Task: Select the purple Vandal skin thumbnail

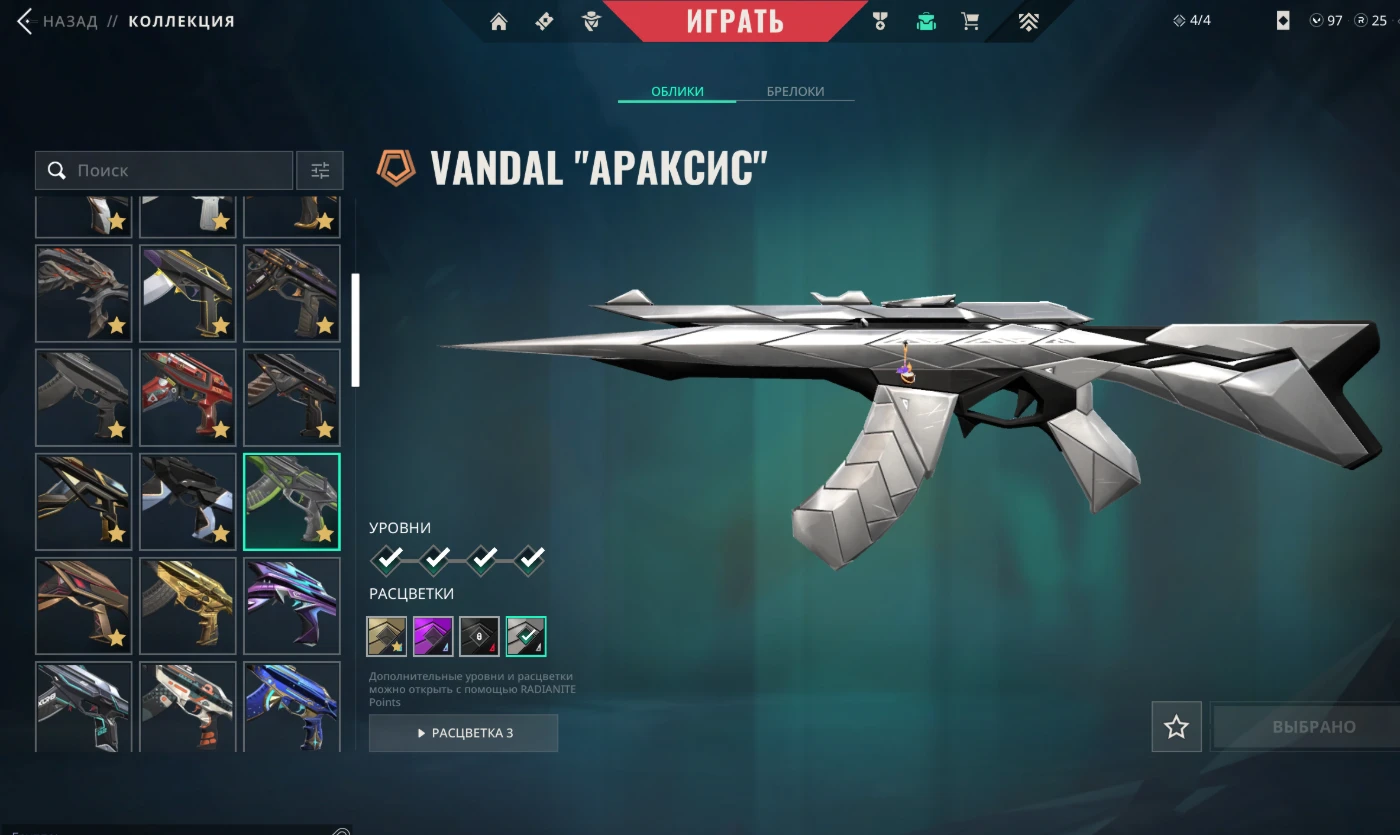Action: (292, 605)
